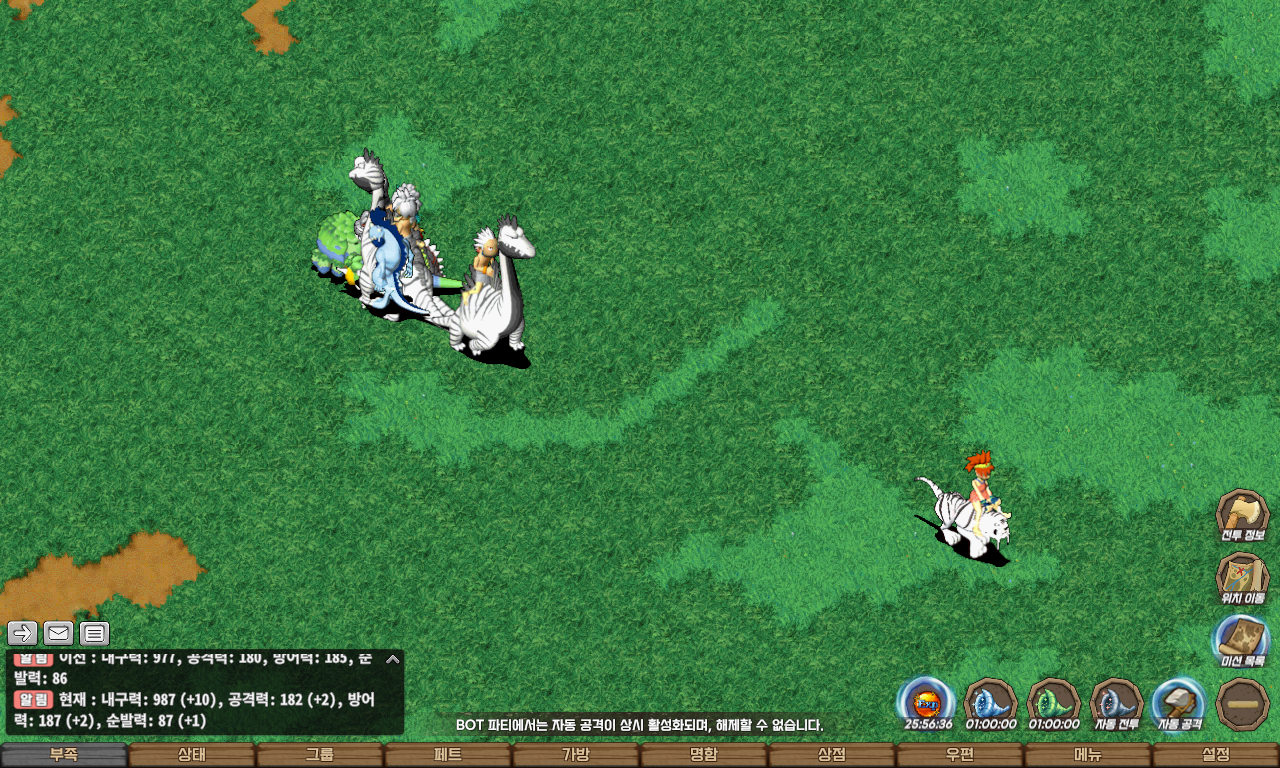Toggle 자동 전투 auto battle horn icon
1280x768 pixels.
[1116, 703]
